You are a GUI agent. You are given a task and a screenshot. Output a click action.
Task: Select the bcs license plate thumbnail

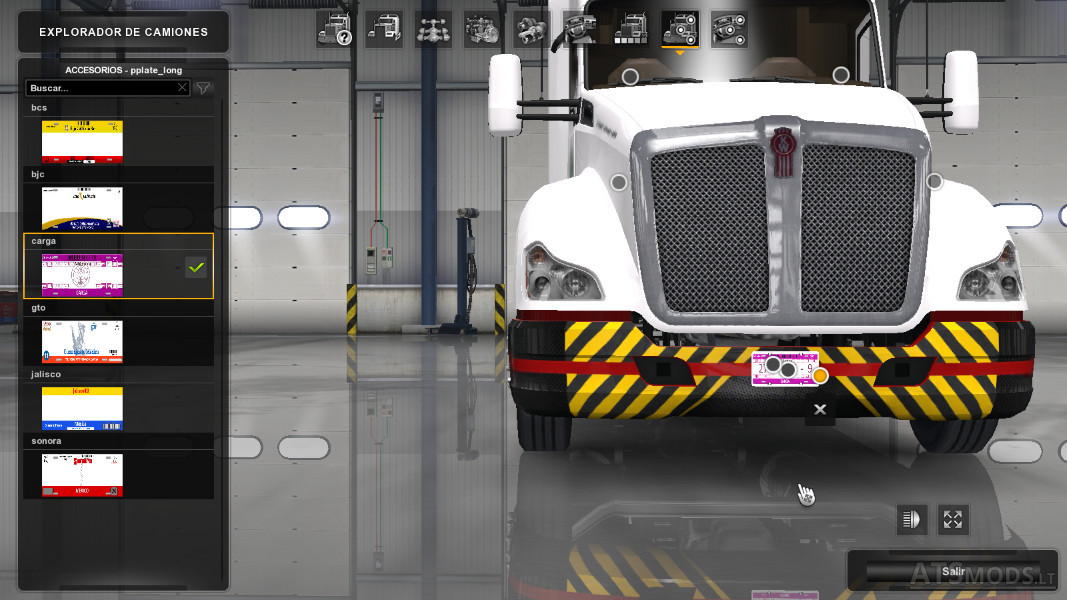pyautogui.click(x=82, y=141)
